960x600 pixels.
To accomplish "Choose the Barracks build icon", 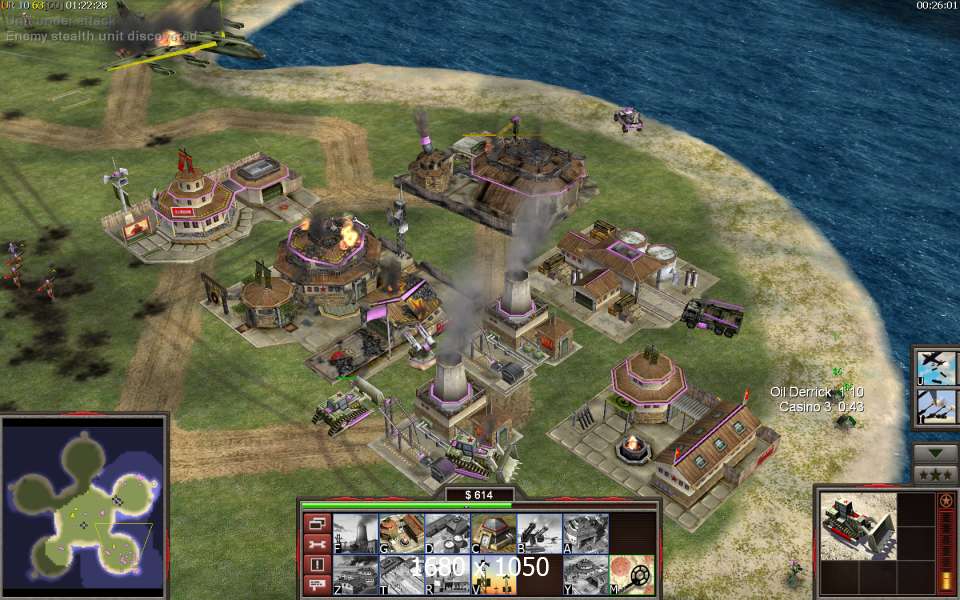I will tap(401, 533).
